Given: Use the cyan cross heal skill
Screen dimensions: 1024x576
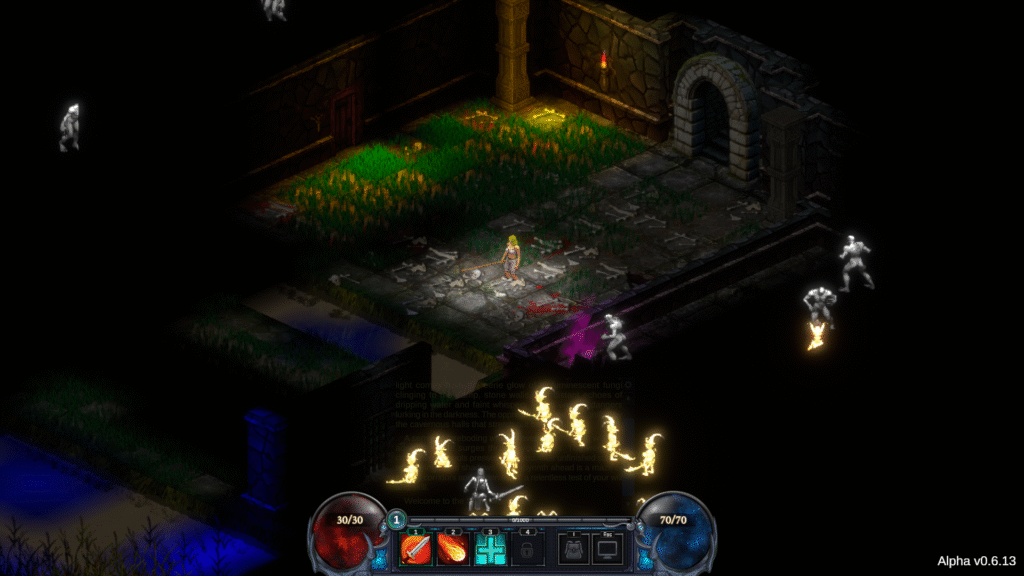Looking at the screenshot, I should pos(490,549).
